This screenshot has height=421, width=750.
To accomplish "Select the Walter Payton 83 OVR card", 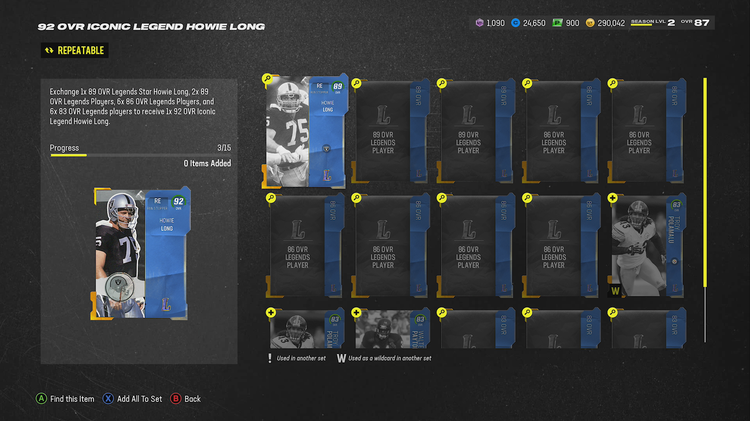I will click(x=390, y=330).
